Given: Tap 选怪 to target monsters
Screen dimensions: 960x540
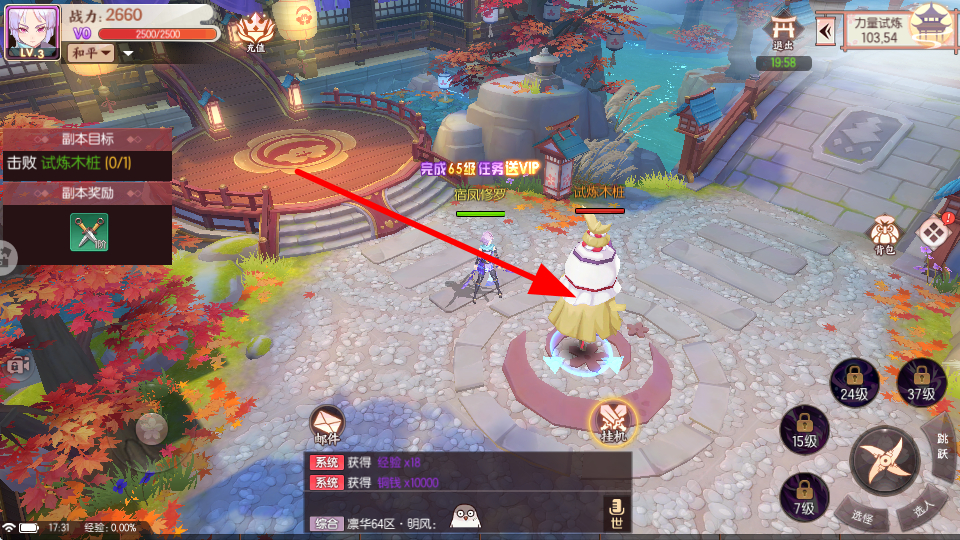Looking at the screenshot, I should click(861, 517).
